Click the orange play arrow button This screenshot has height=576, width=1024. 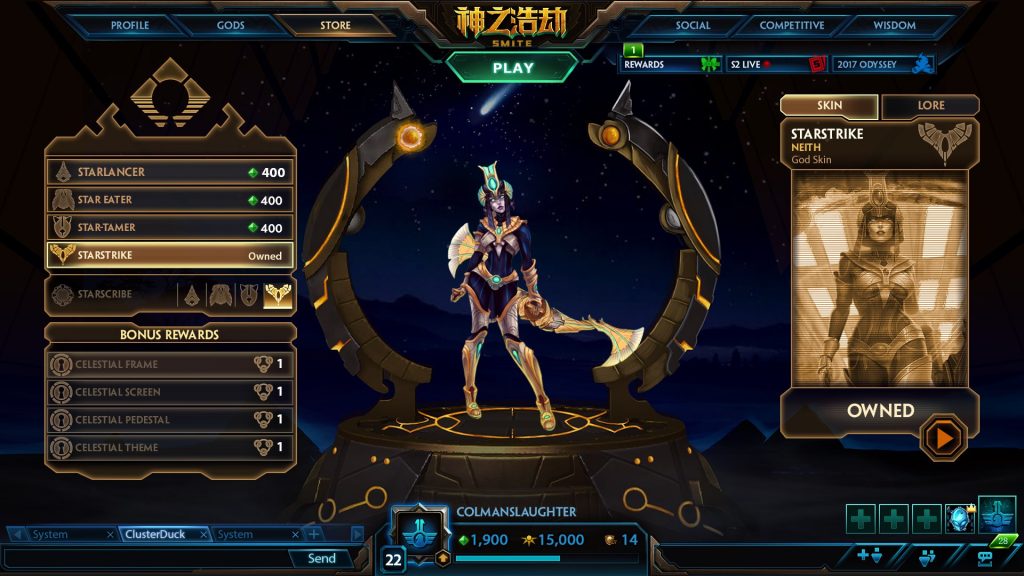click(943, 437)
